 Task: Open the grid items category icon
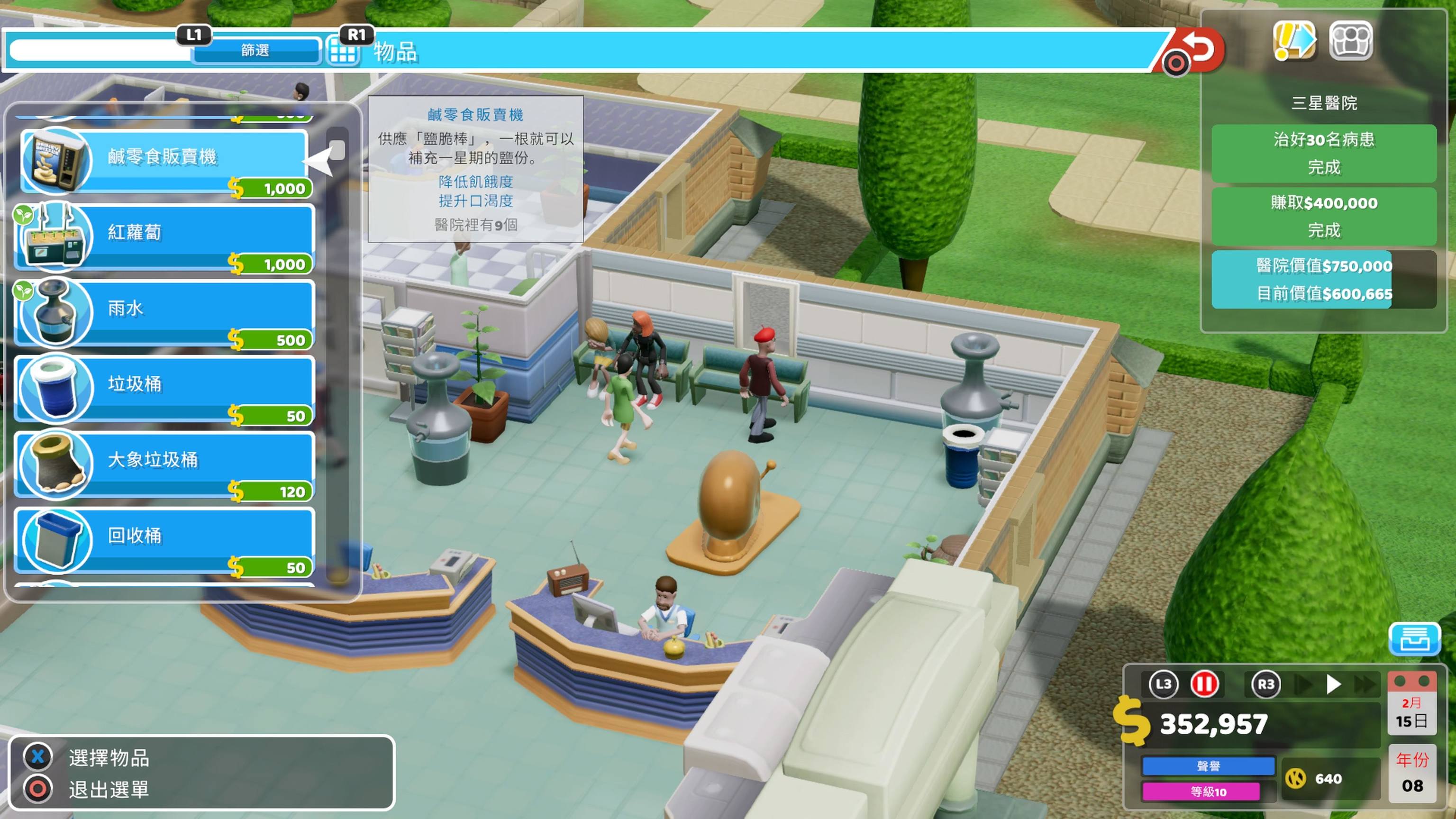click(343, 53)
